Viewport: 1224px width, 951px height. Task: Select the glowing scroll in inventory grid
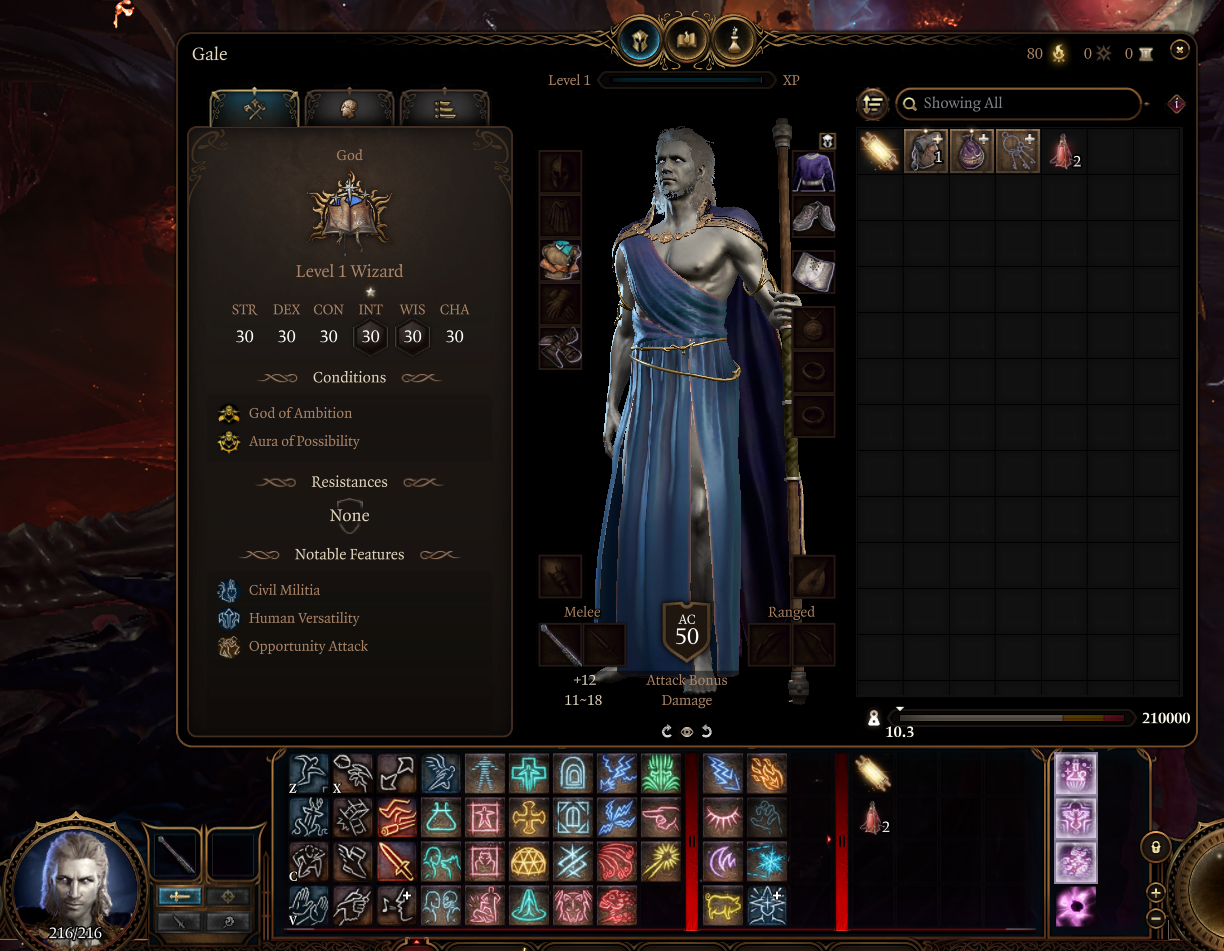879,152
